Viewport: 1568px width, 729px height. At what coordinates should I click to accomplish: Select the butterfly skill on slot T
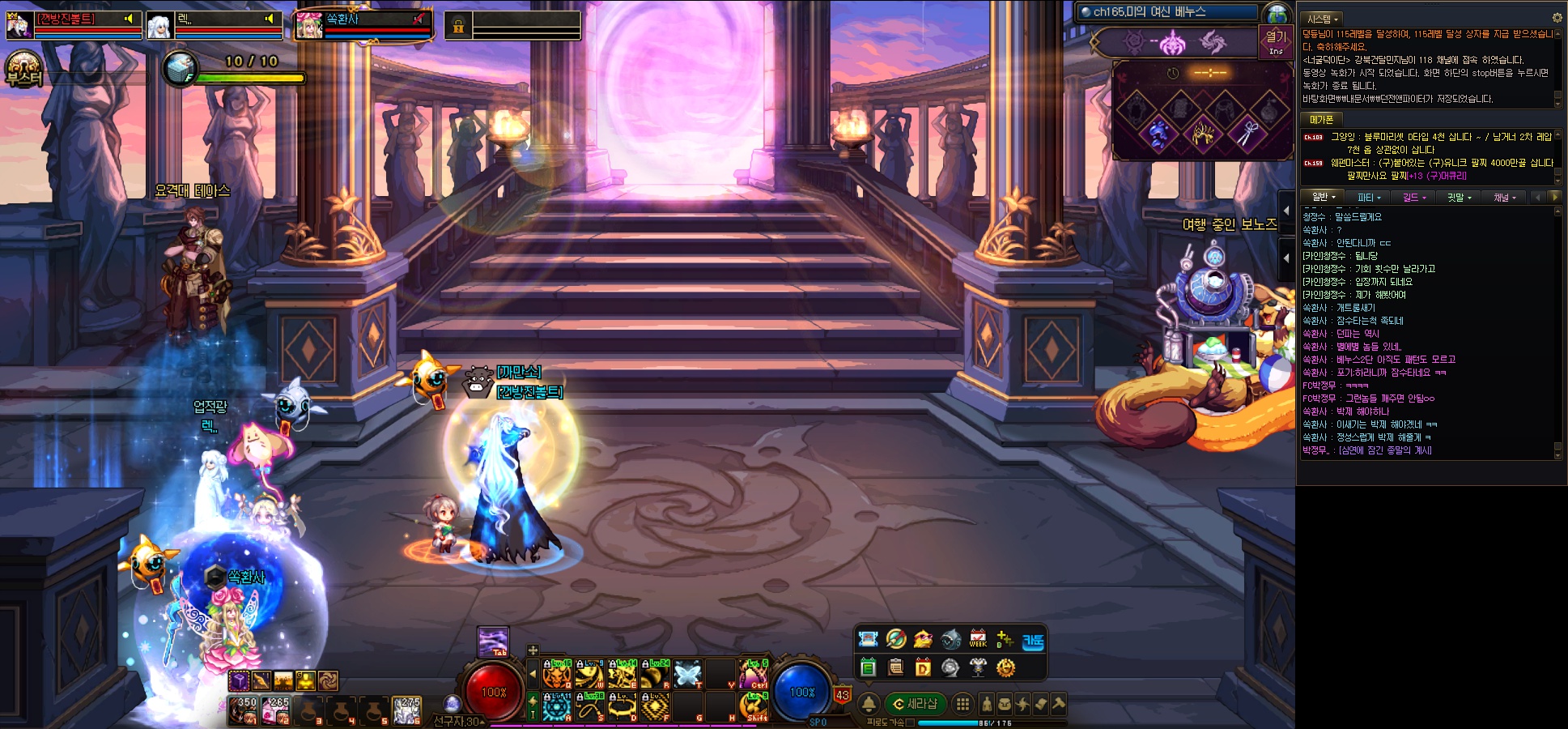687,673
